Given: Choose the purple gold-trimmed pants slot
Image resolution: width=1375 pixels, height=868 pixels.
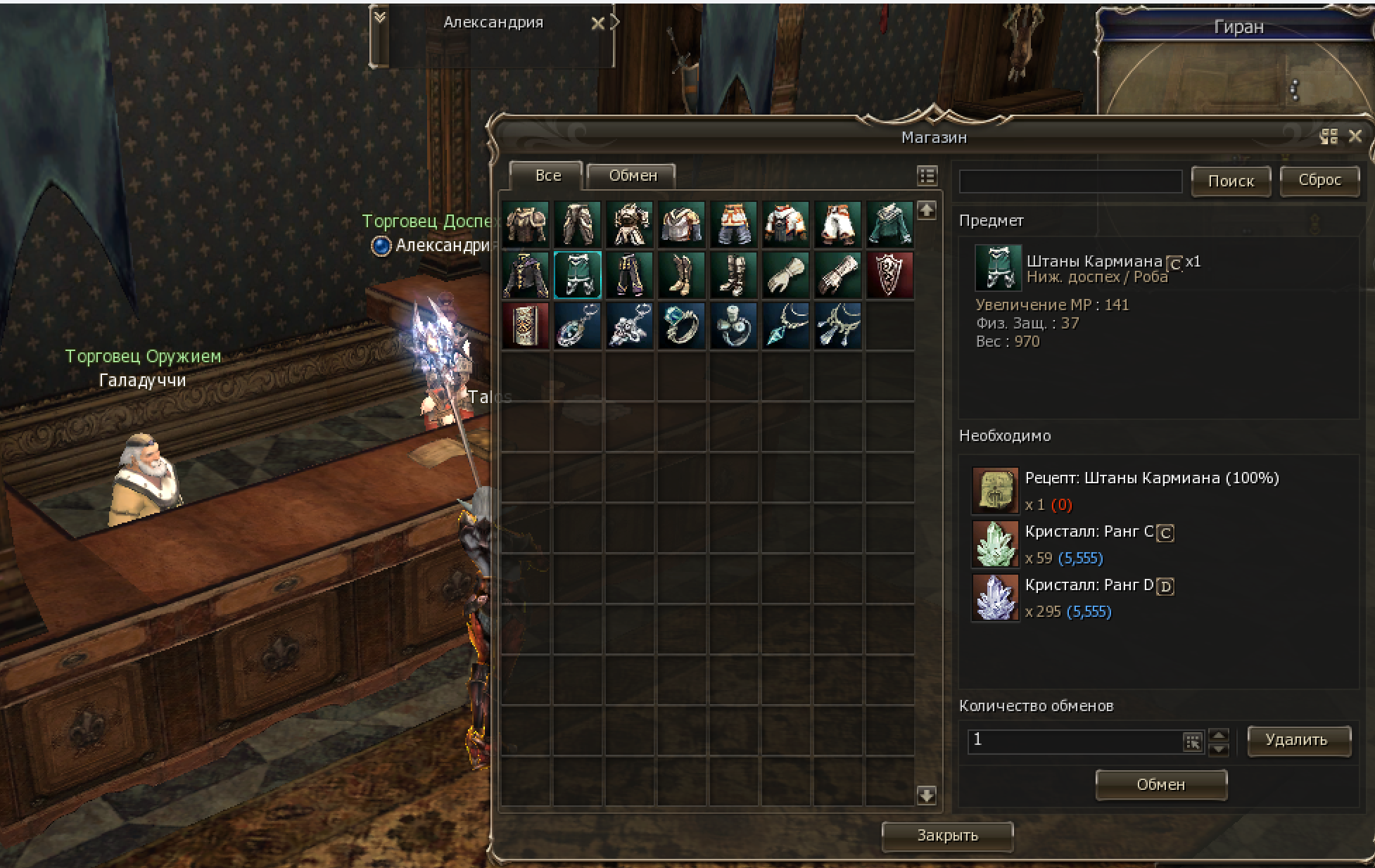Looking at the screenshot, I should (630, 275).
